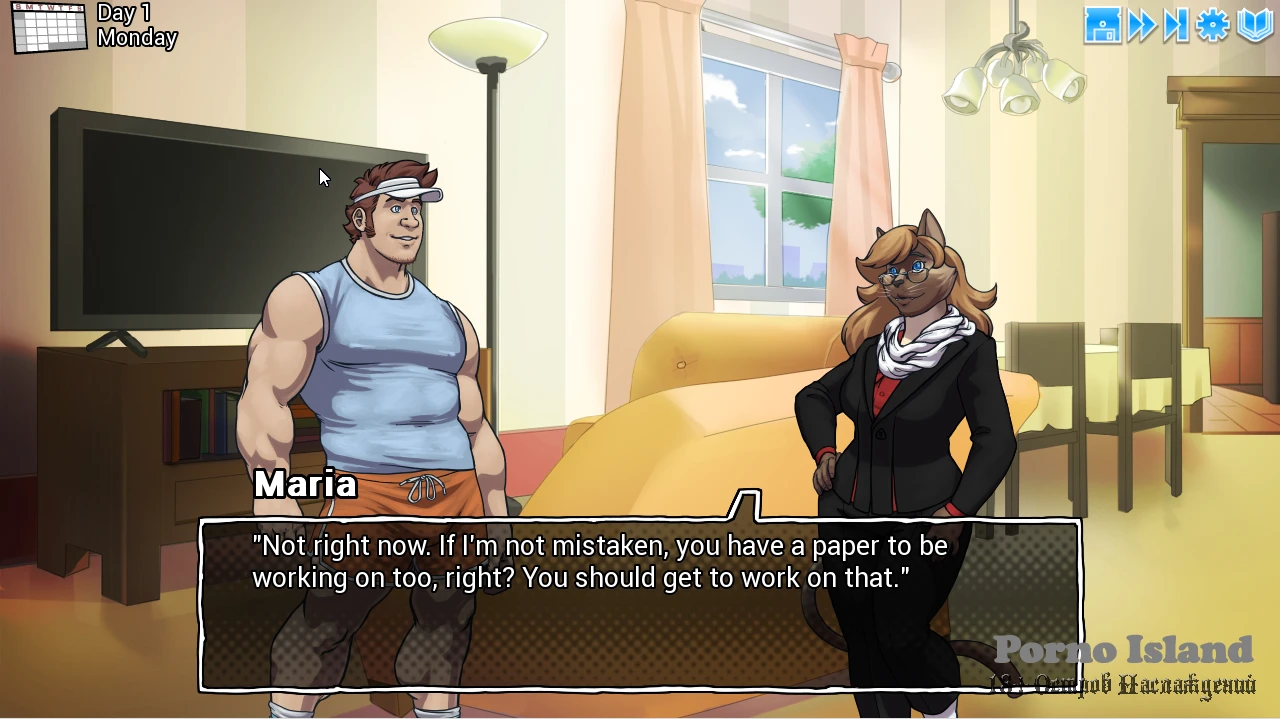Open the dialogue log book icon
Image resolution: width=1280 pixels, height=719 pixels.
click(1255, 26)
